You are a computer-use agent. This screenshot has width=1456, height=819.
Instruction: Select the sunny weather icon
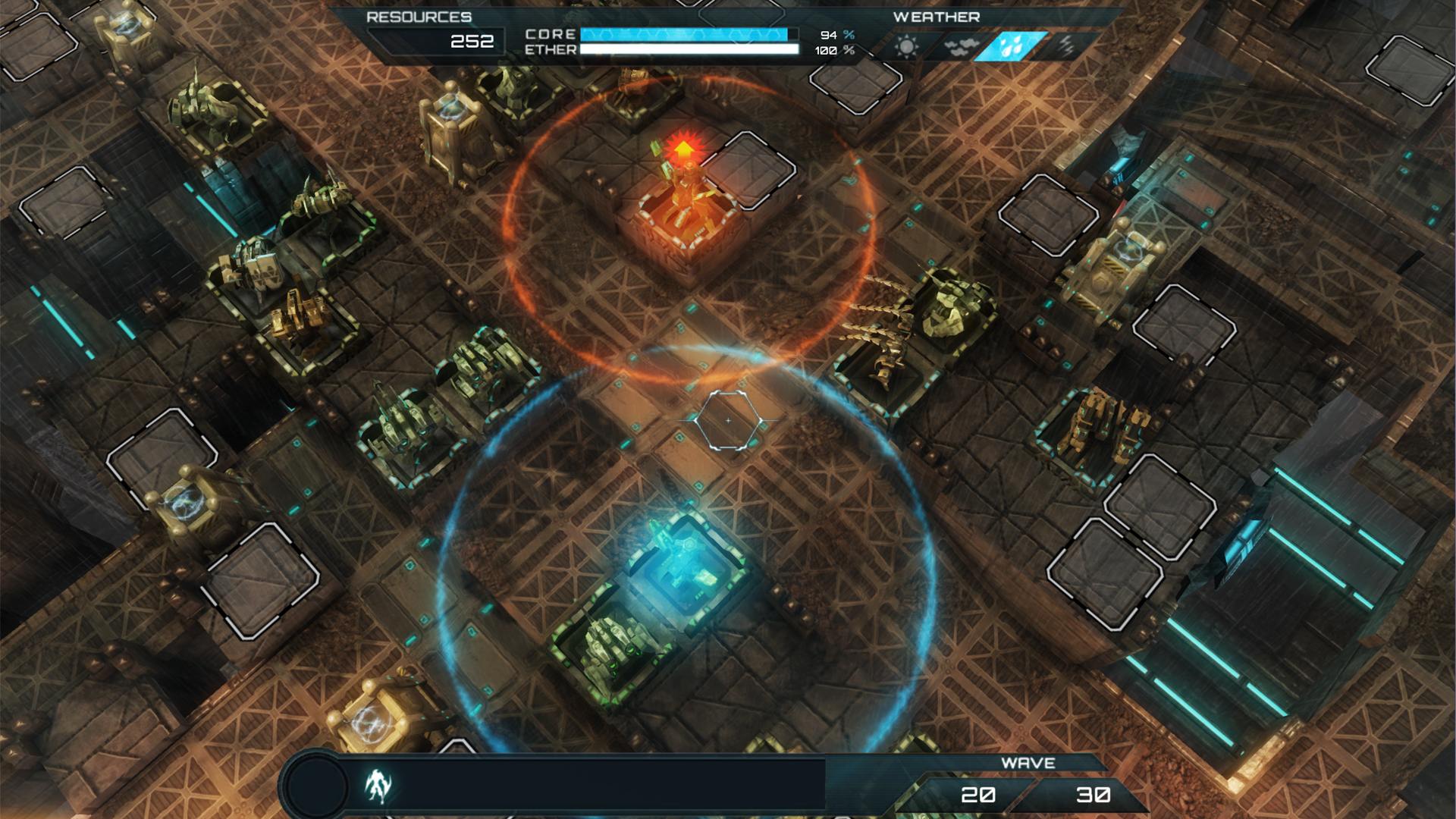pos(905,44)
